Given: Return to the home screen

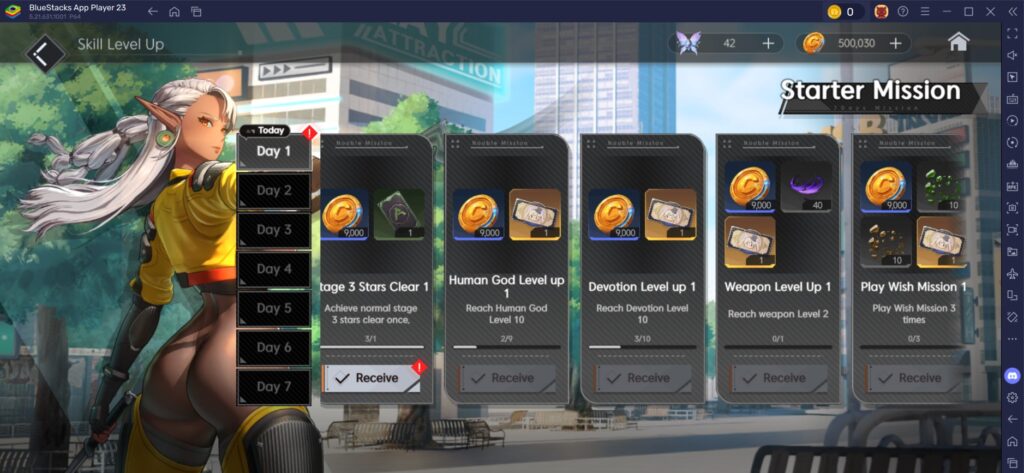Looking at the screenshot, I should (x=958, y=42).
